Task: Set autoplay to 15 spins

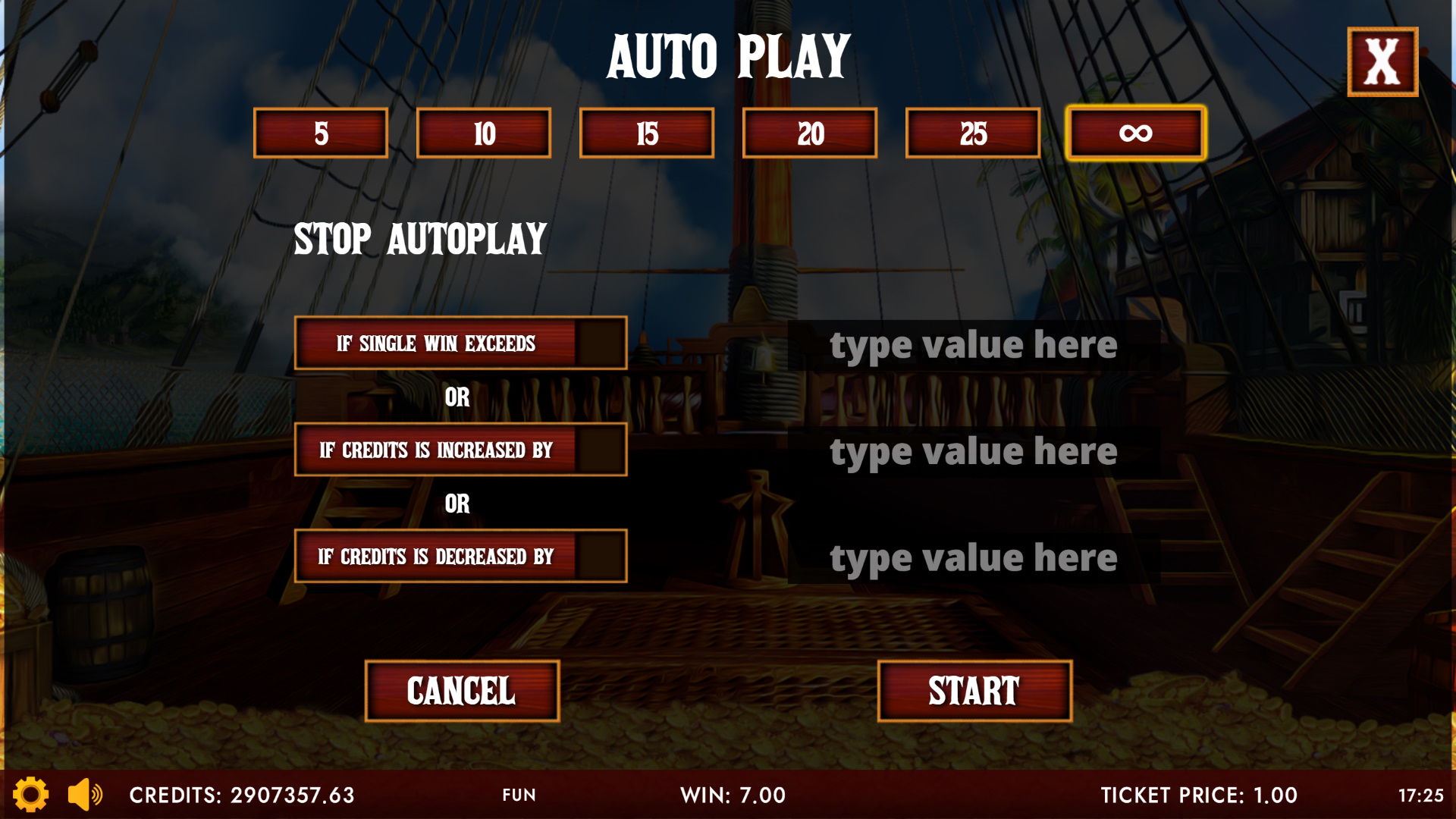Action: pos(647,133)
